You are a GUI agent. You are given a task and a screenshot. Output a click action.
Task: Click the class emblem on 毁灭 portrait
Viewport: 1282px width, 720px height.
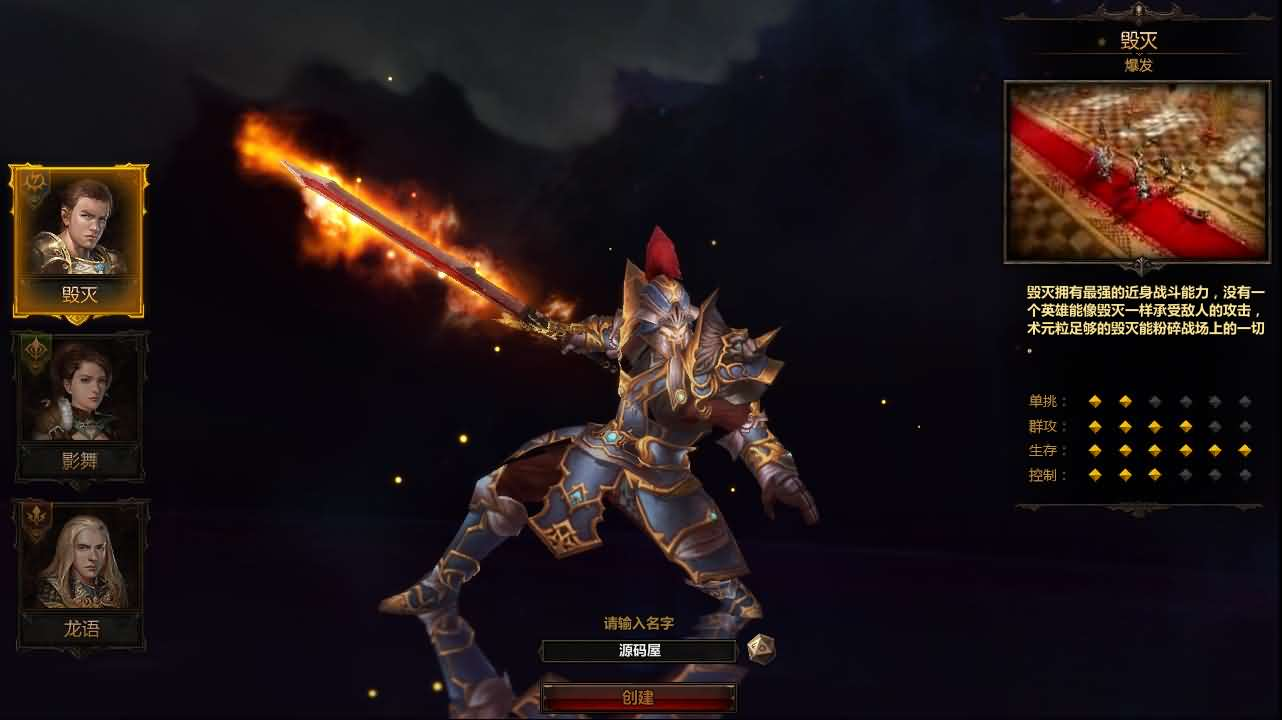click(34, 181)
